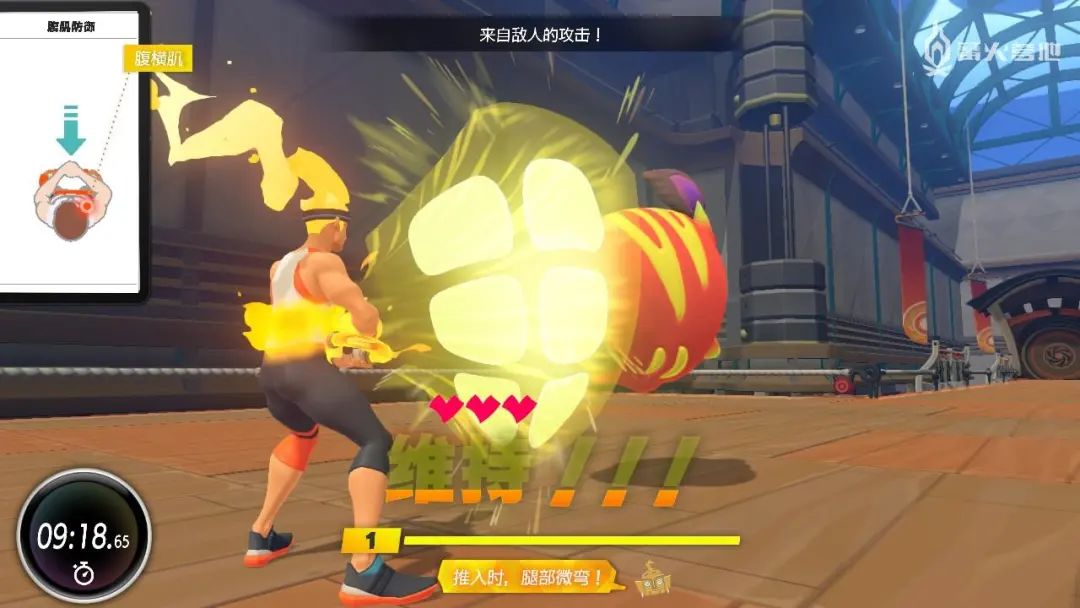
Task: Open the 腹肌防御 exercise guide panel
Action: 68,150
